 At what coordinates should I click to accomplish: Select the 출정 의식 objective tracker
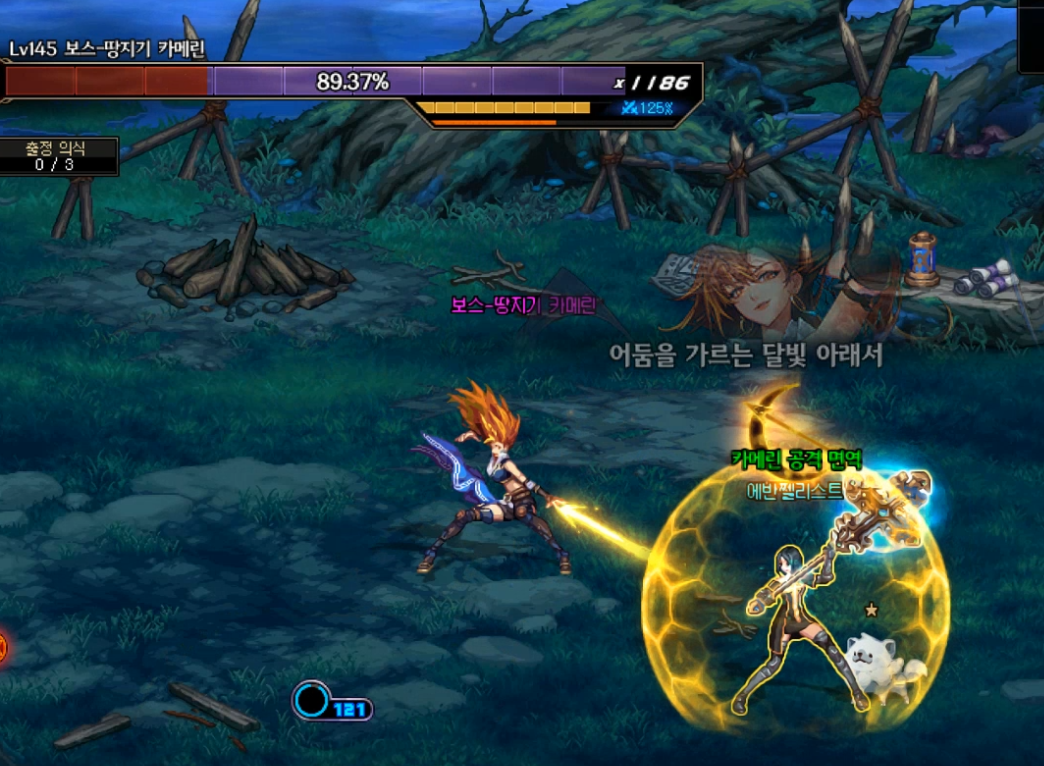56,156
